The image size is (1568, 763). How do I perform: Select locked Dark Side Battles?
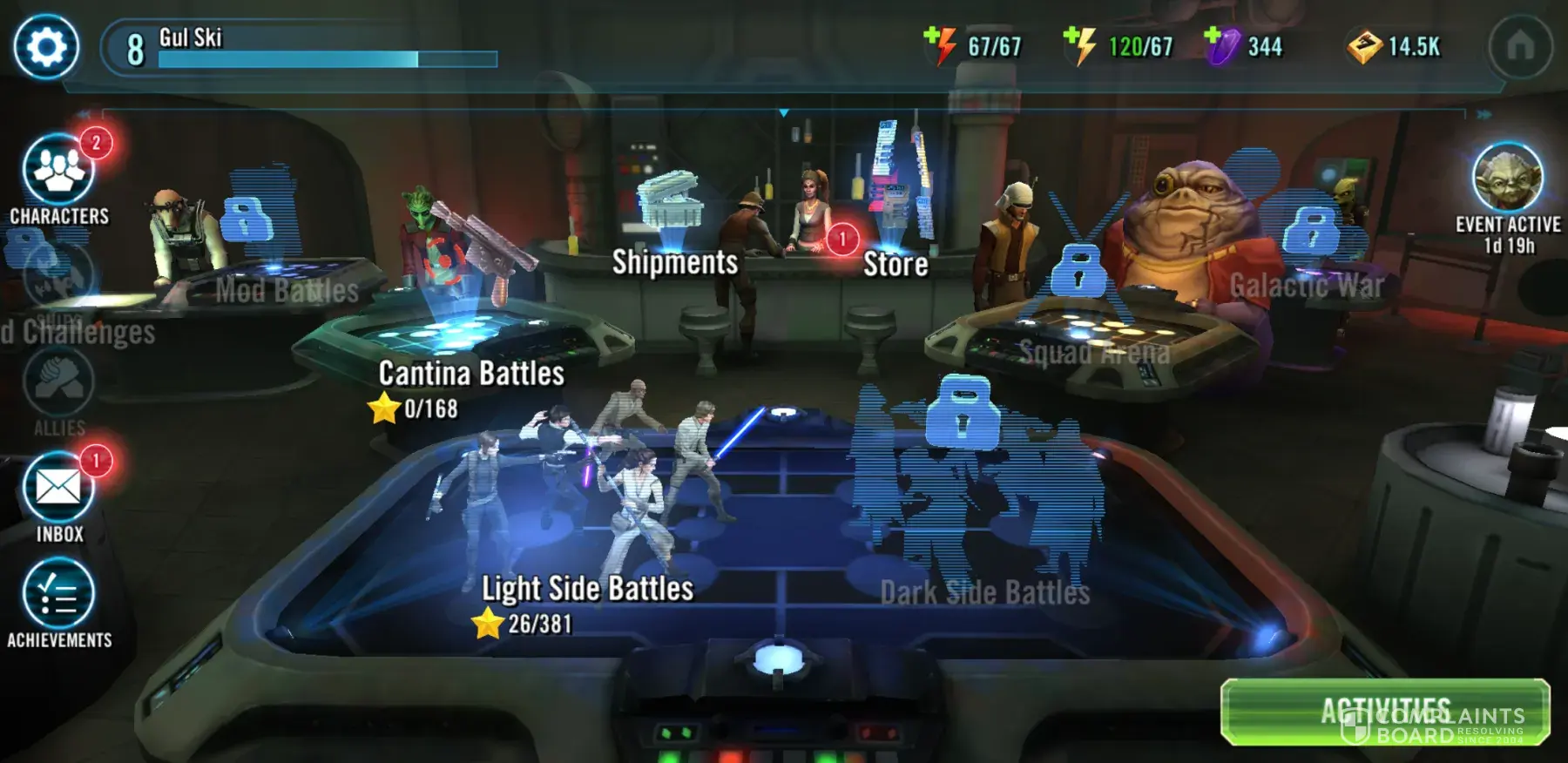[x=984, y=593]
